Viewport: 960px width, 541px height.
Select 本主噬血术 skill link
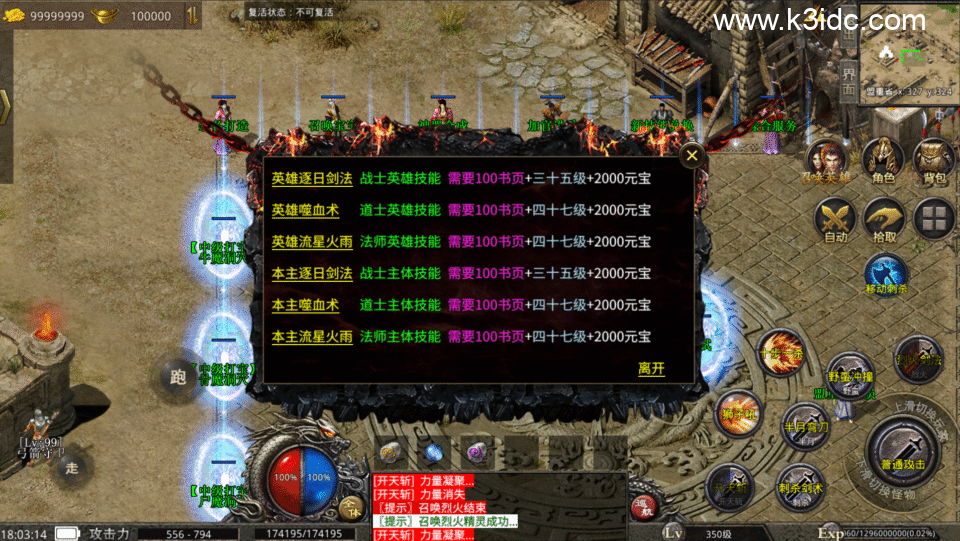[305, 305]
